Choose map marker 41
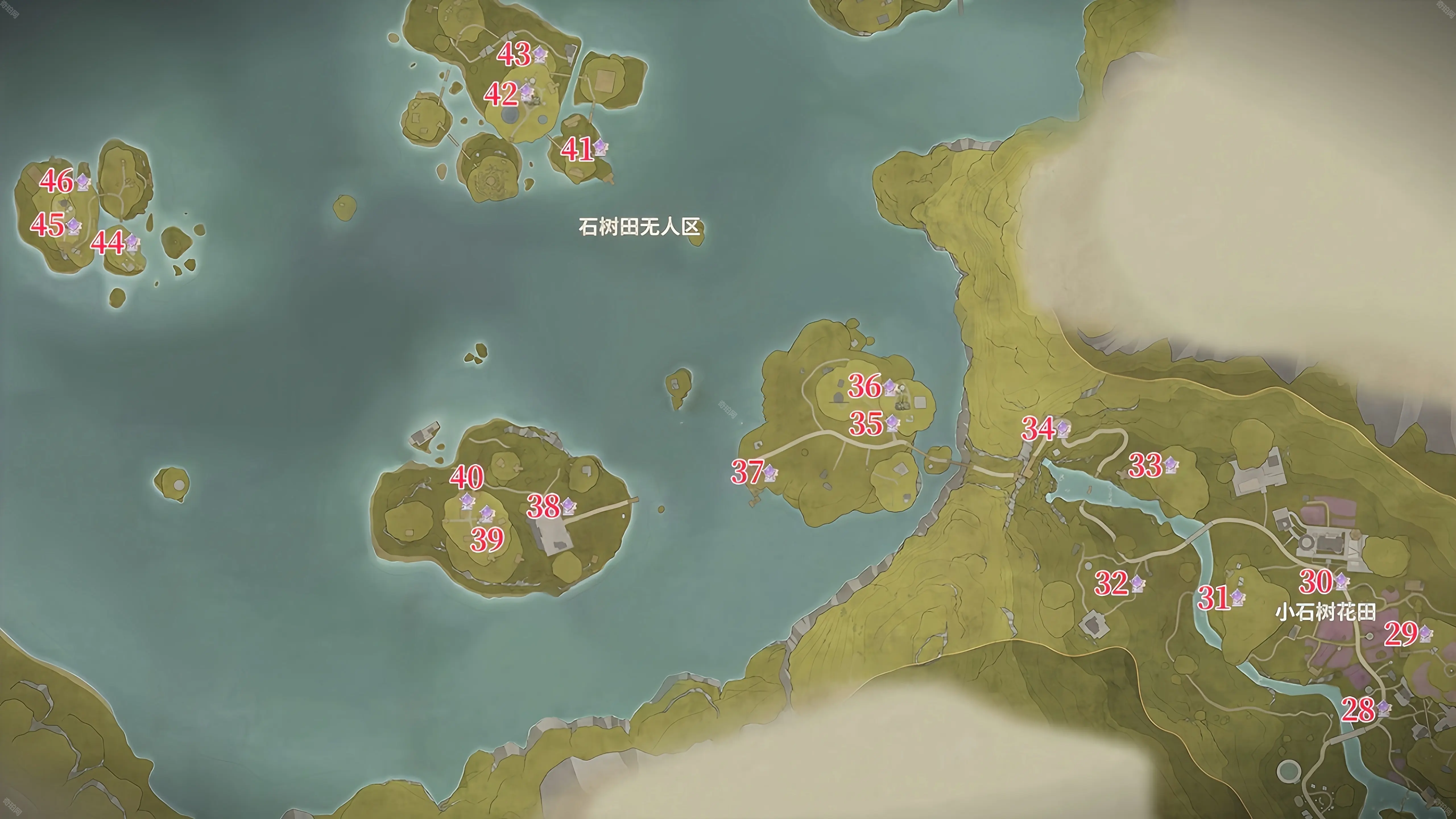 (x=600, y=148)
